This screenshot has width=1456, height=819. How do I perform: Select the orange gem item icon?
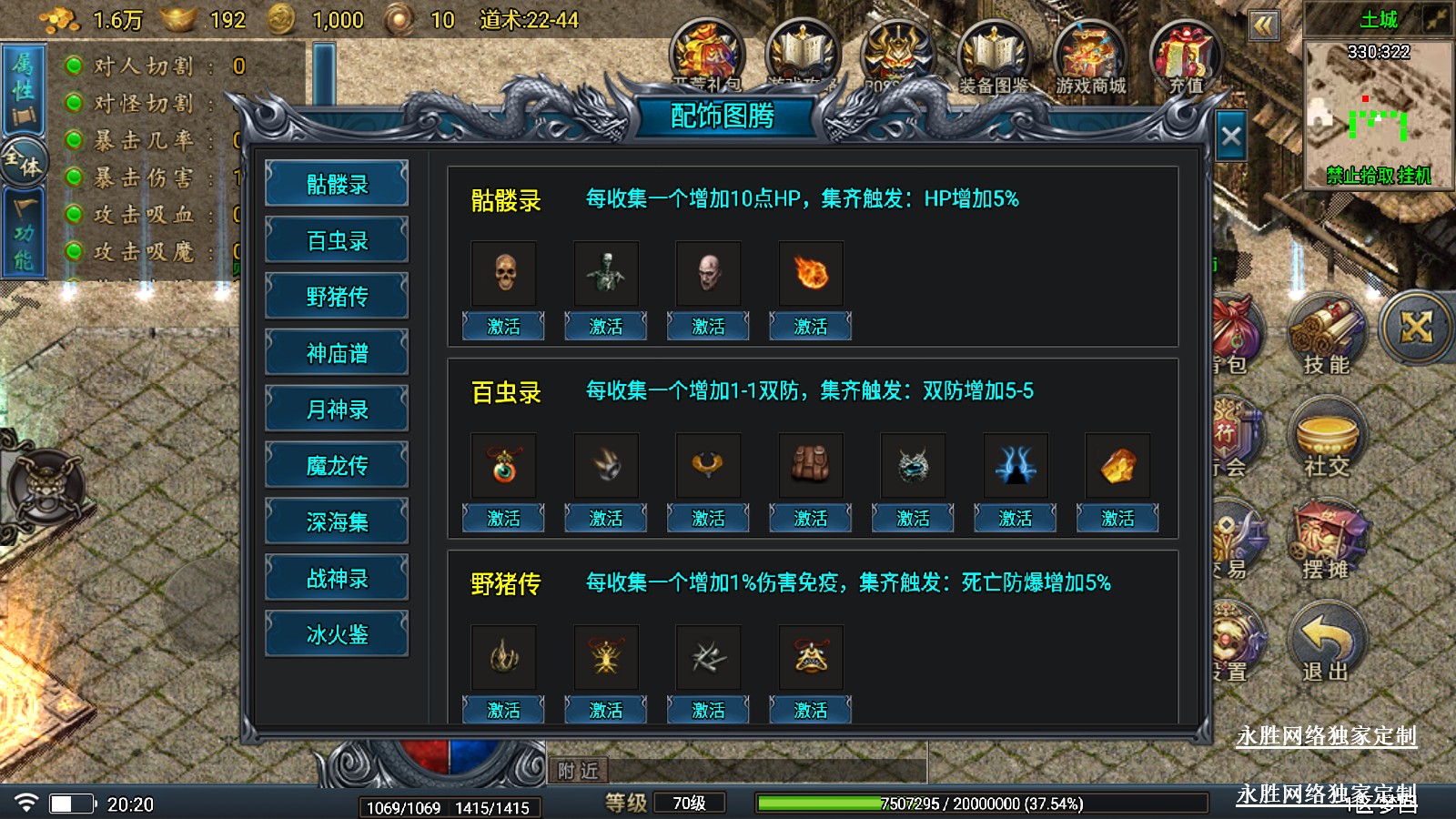coord(1117,466)
